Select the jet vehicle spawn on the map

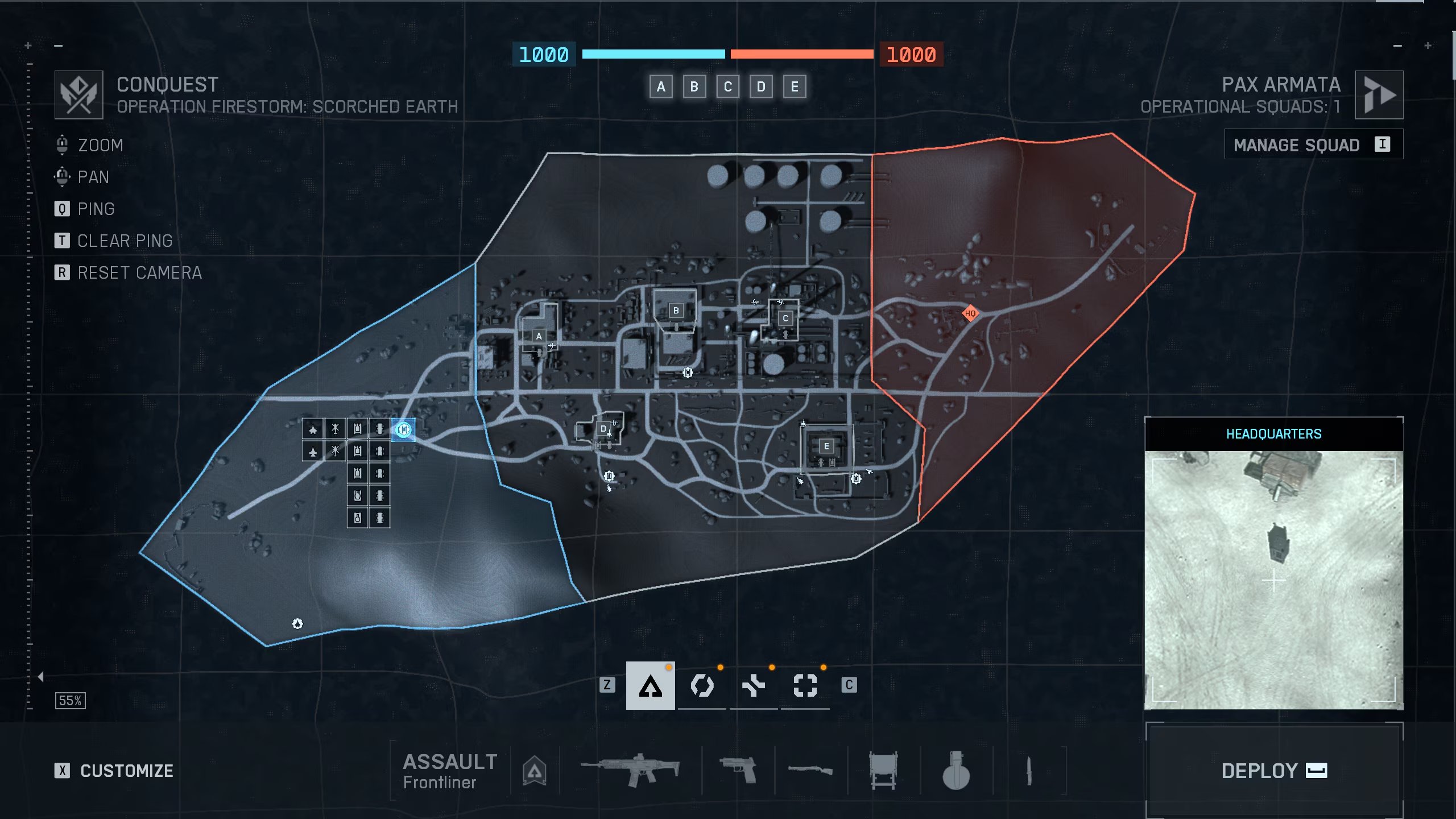(312, 428)
